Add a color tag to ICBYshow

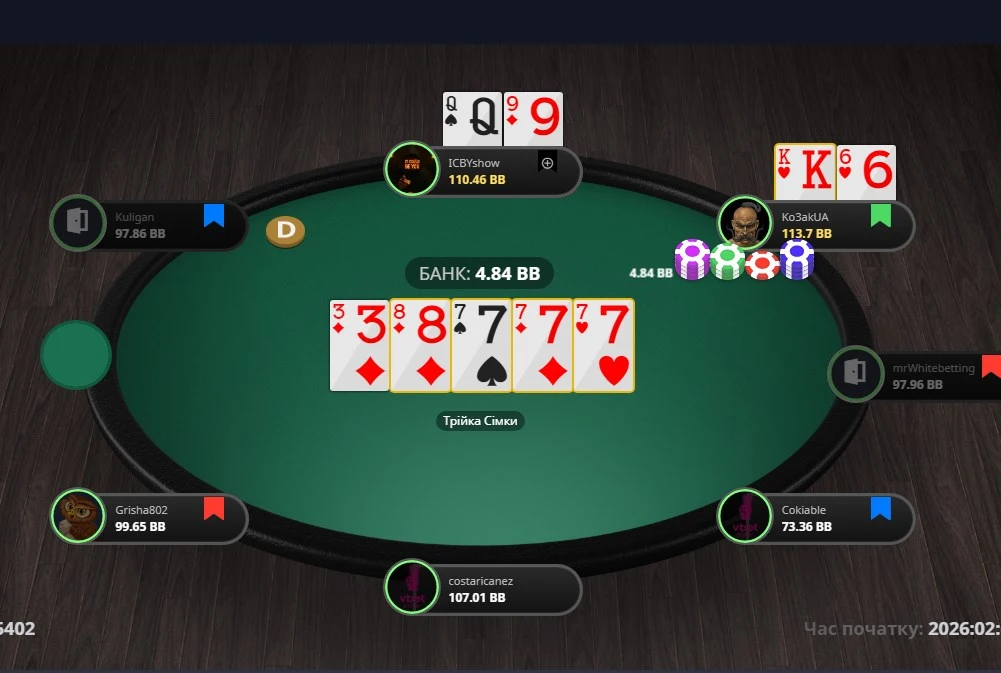click(x=547, y=162)
